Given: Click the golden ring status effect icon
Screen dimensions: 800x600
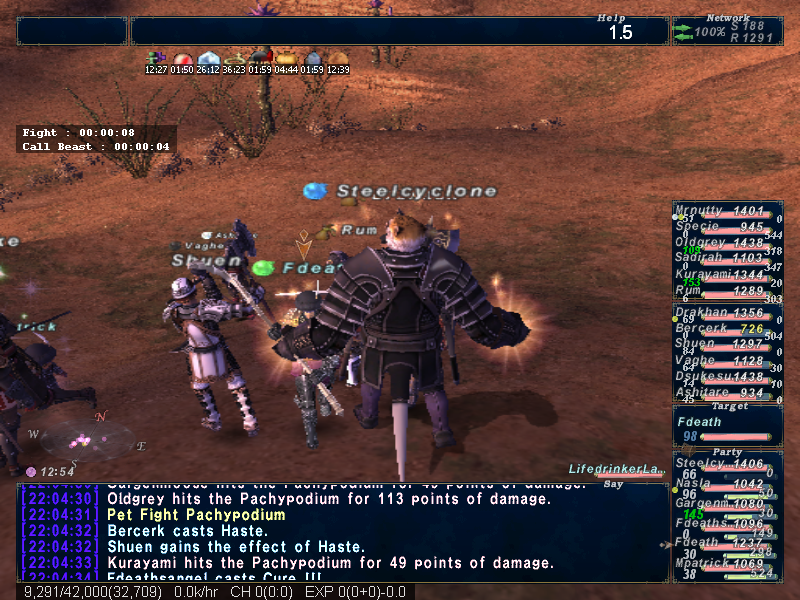Looking at the screenshot, I should pos(235,59).
